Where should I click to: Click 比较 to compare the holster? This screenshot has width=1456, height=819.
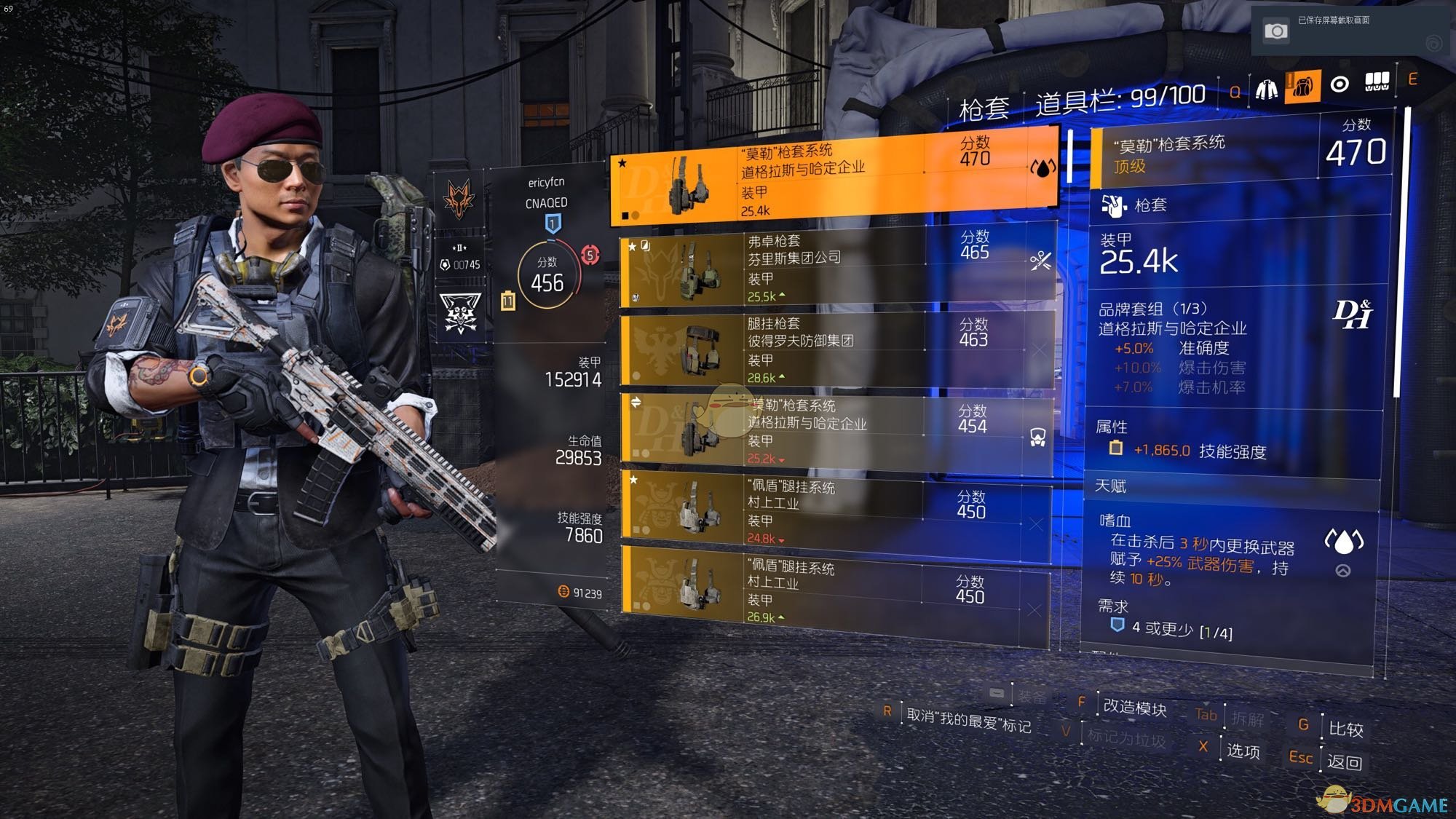tap(1345, 729)
